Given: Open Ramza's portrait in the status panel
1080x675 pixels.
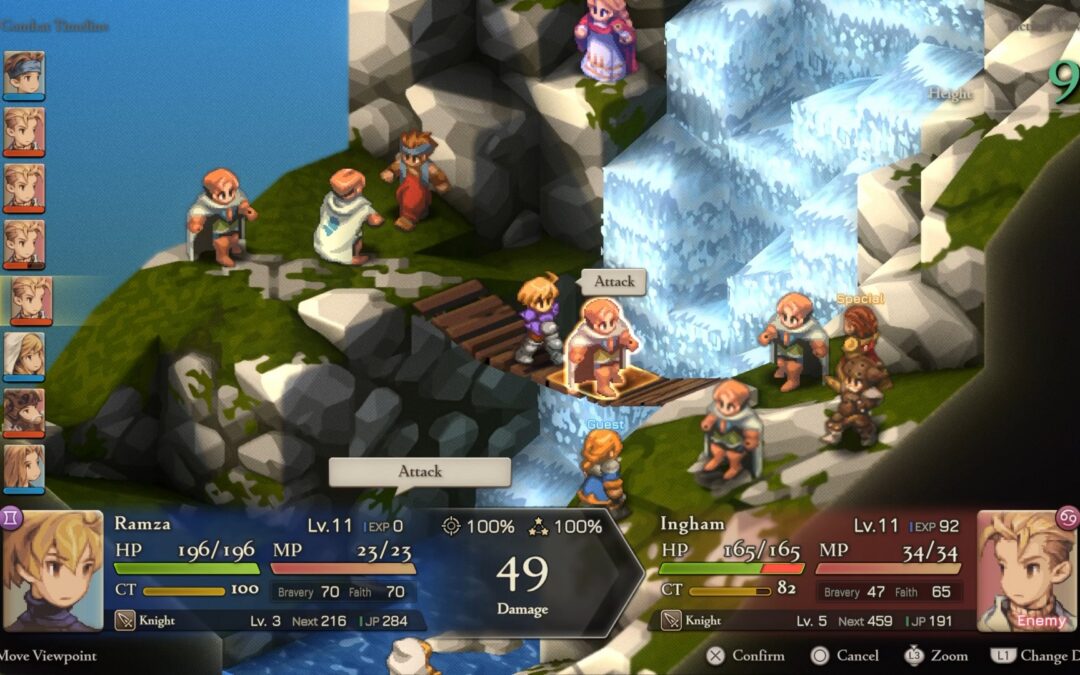Looking at the screenshot, I should (54, 570).
